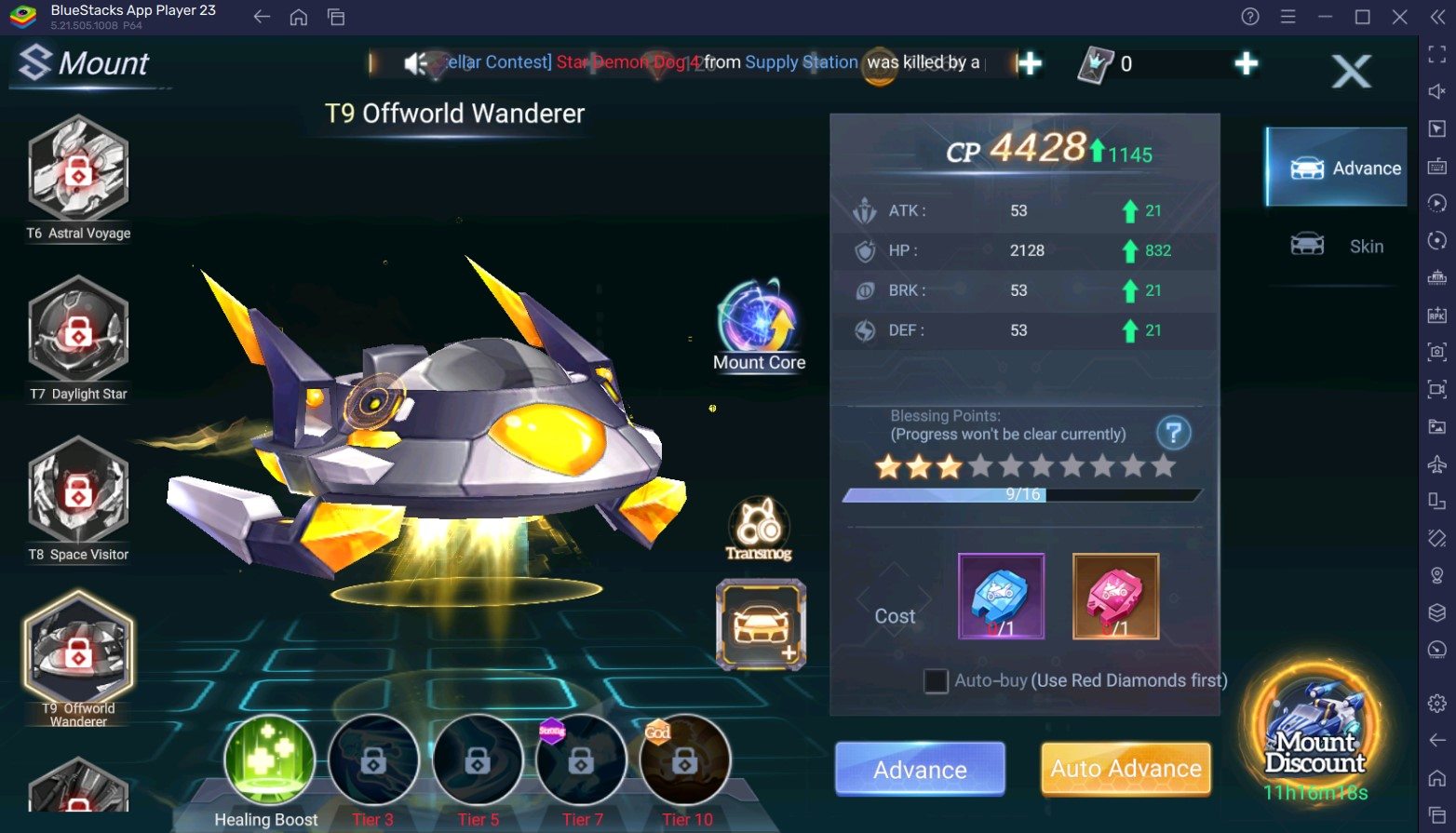Open the Mount Core feature
The height and width of the screenshot is (833, 1456).
[759, 321]
